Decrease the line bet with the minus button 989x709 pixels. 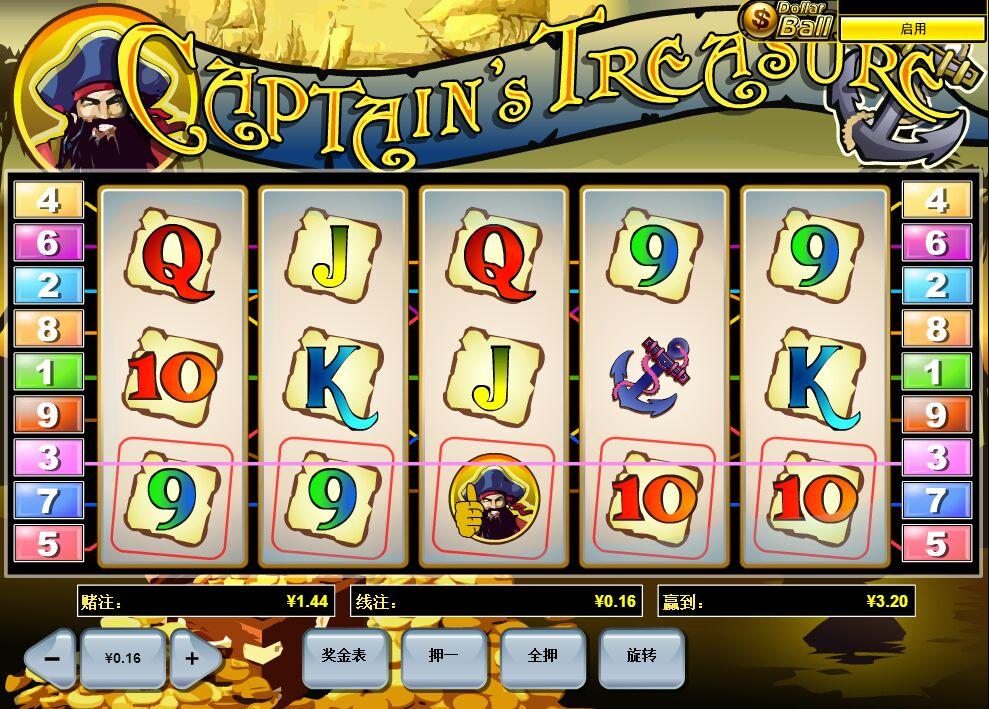pos(52,659)
